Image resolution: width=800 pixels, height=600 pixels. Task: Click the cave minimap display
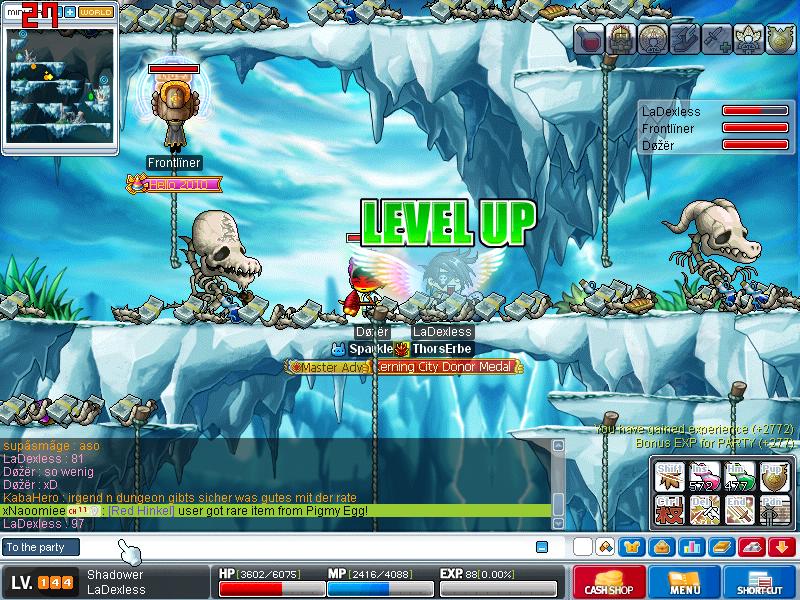[x=60, y=83]
